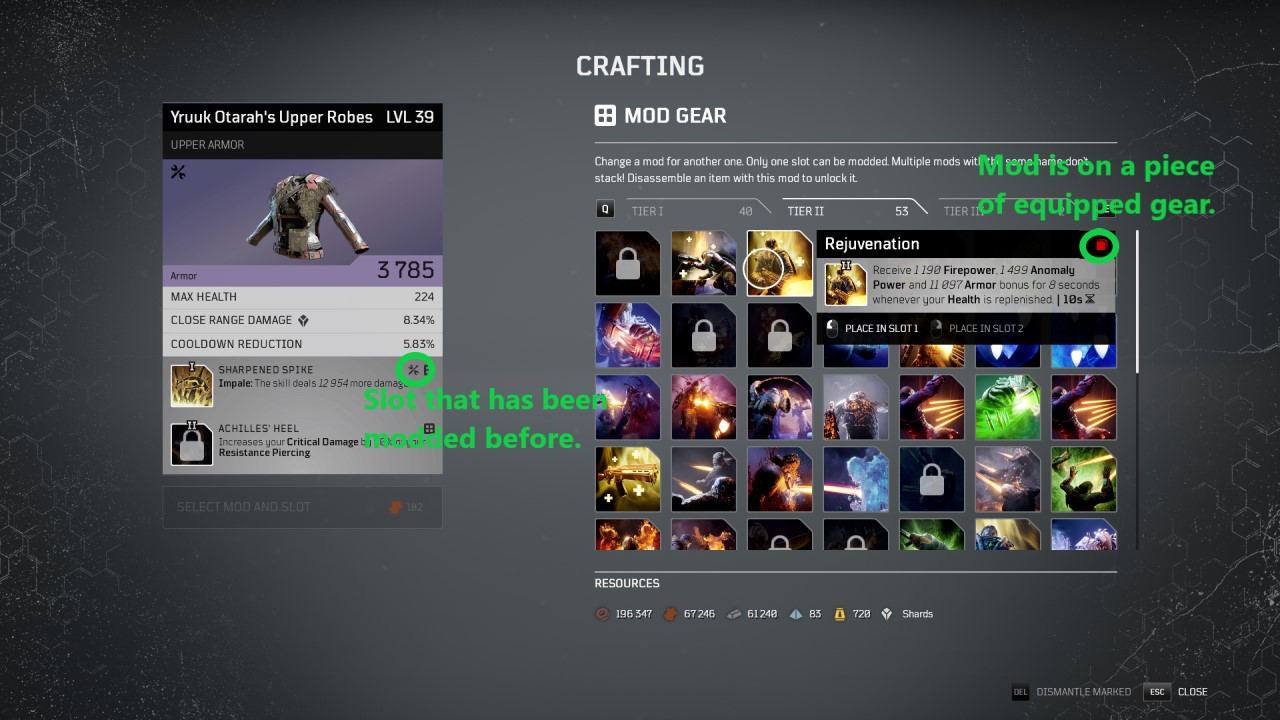Viewport: 1280px width, 720px height.
Task: Click a padlock icon on a locked mod
Action: [x=627, y=263]
